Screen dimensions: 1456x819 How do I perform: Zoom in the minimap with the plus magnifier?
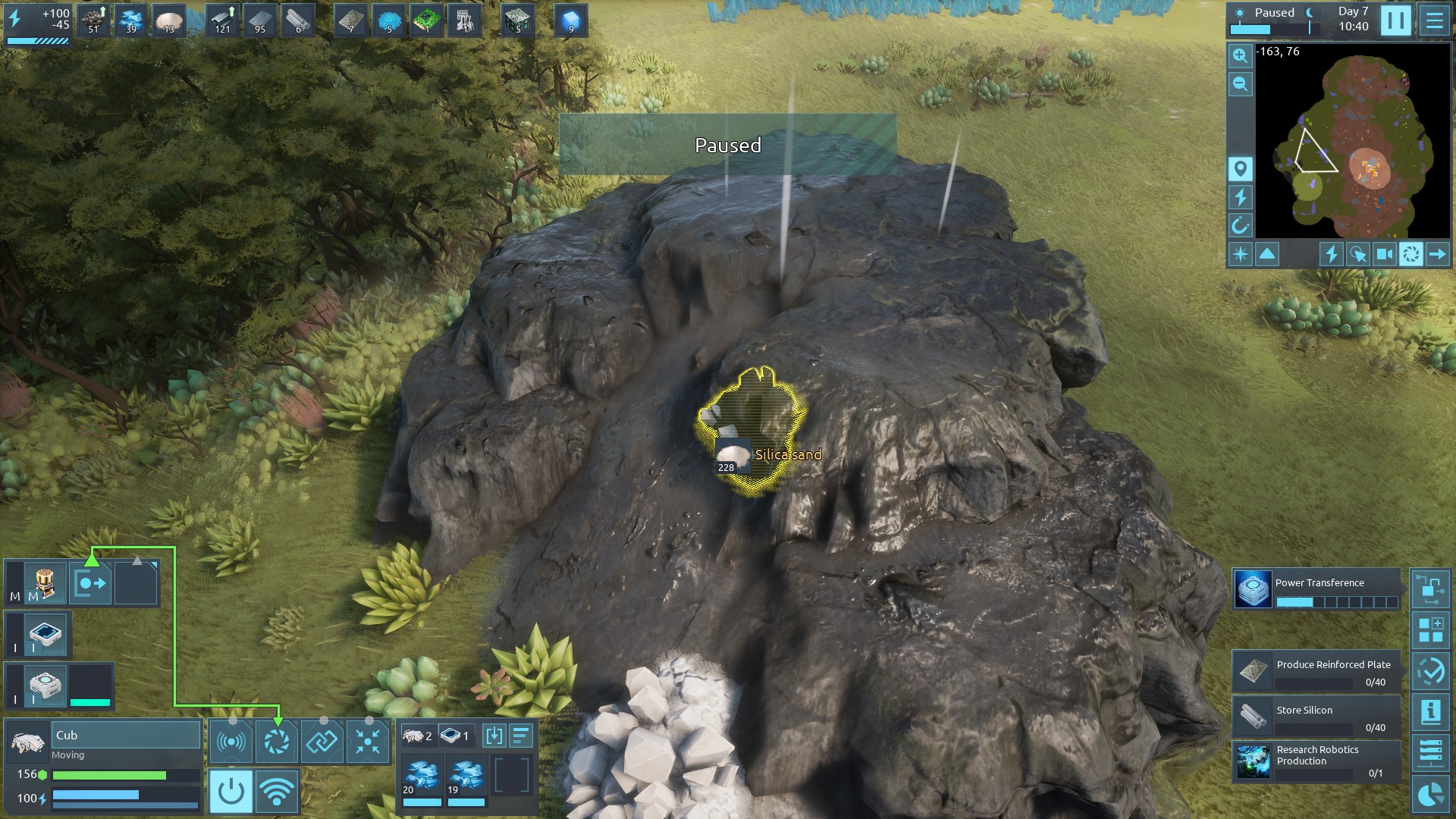(1240, 56)
